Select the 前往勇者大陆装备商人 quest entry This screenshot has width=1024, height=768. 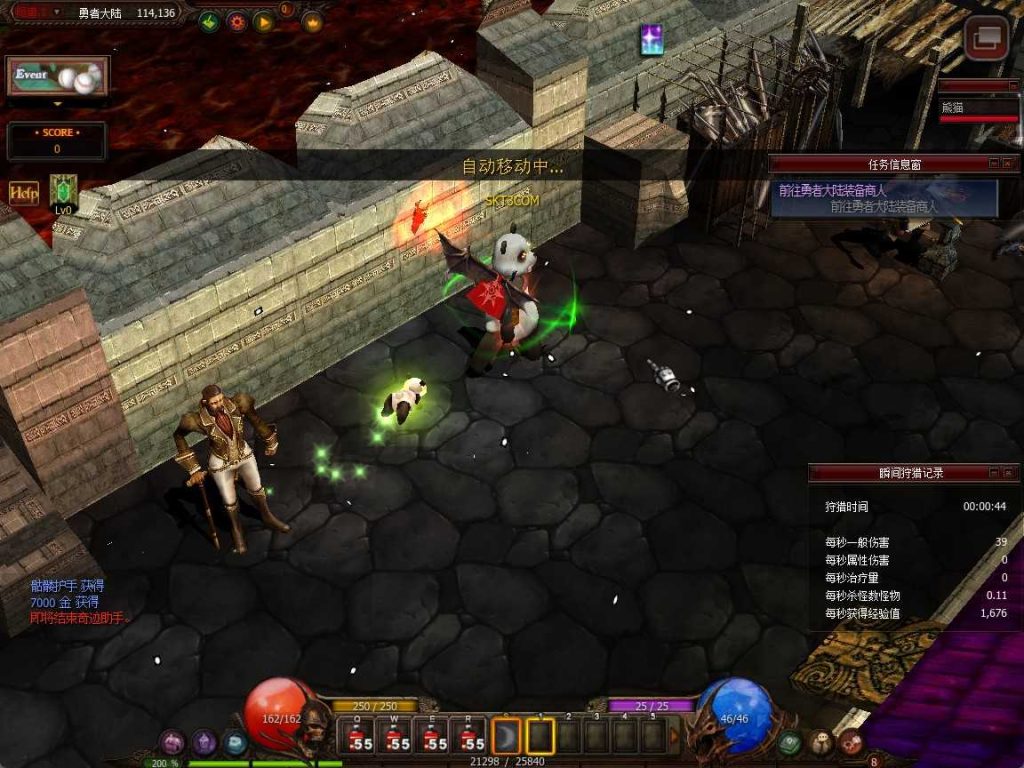[884, 198]
